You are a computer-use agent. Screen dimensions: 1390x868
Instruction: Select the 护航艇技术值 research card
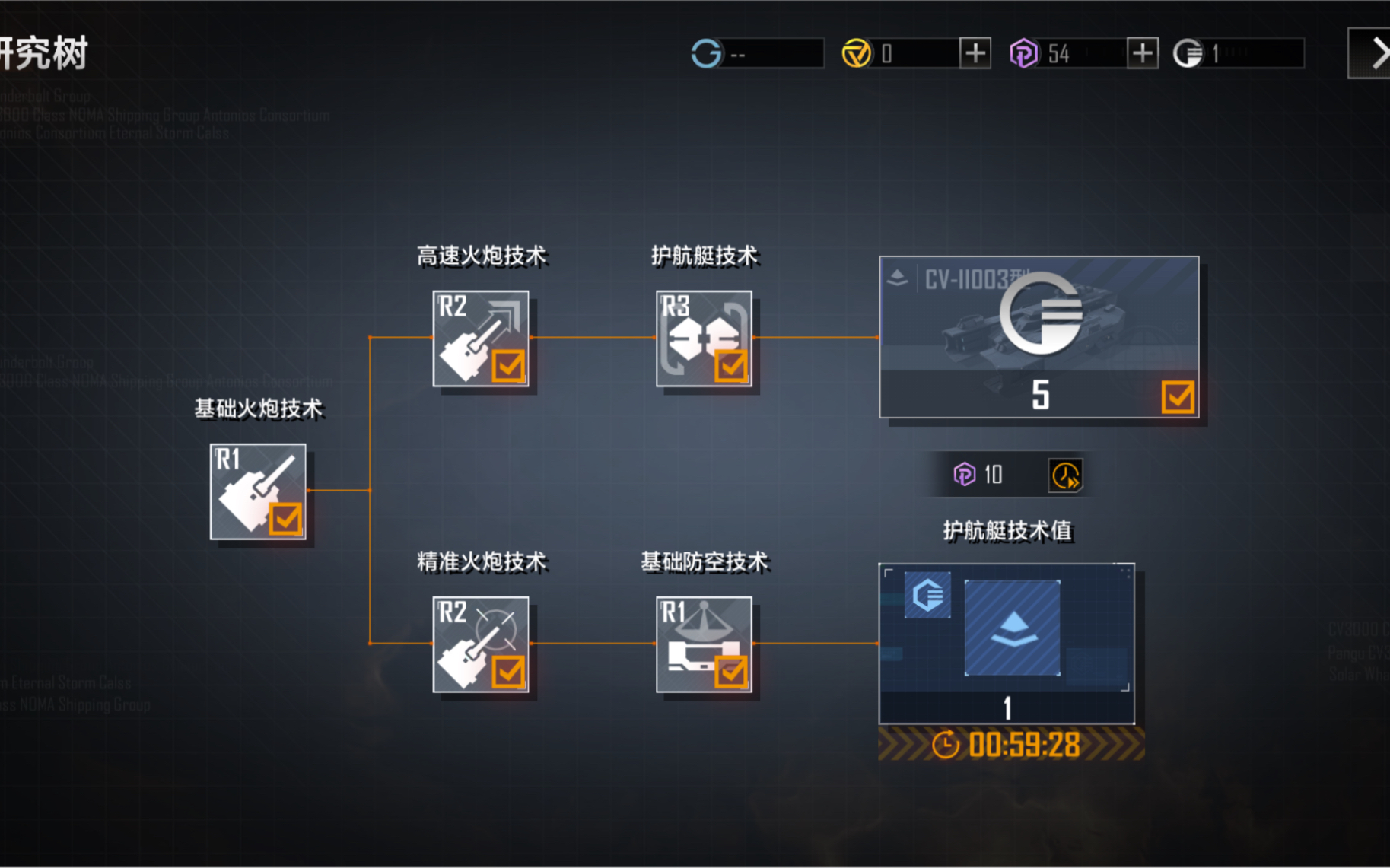point(1007,644)
